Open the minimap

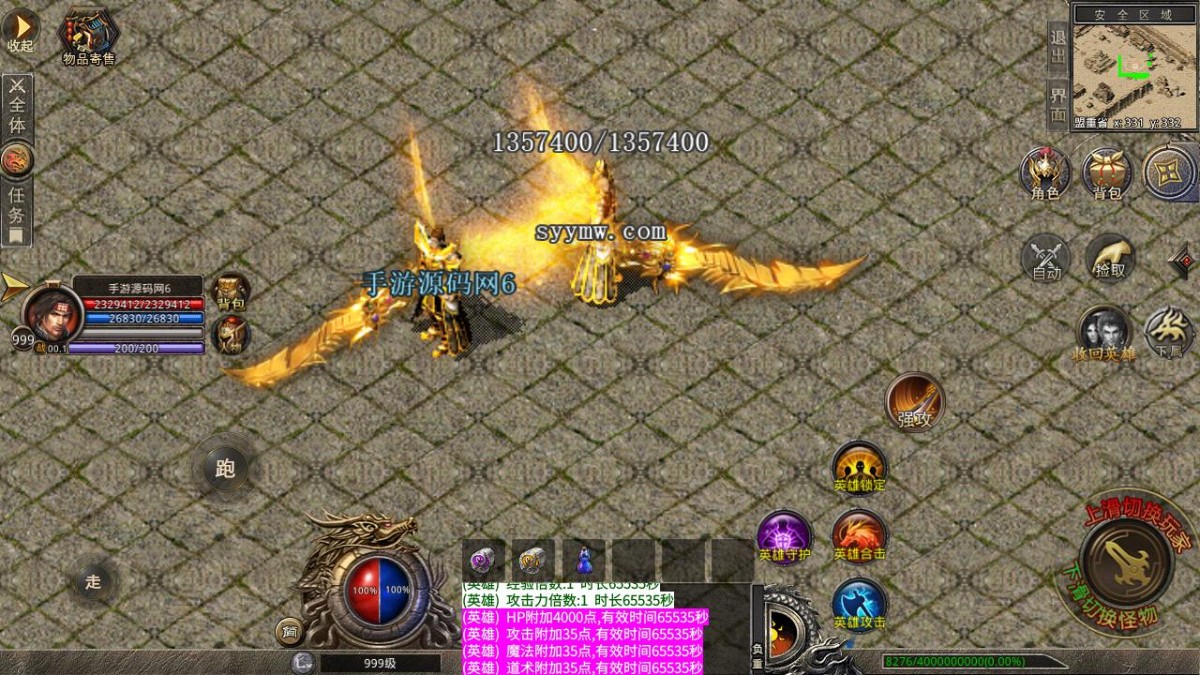[1134, 68]
